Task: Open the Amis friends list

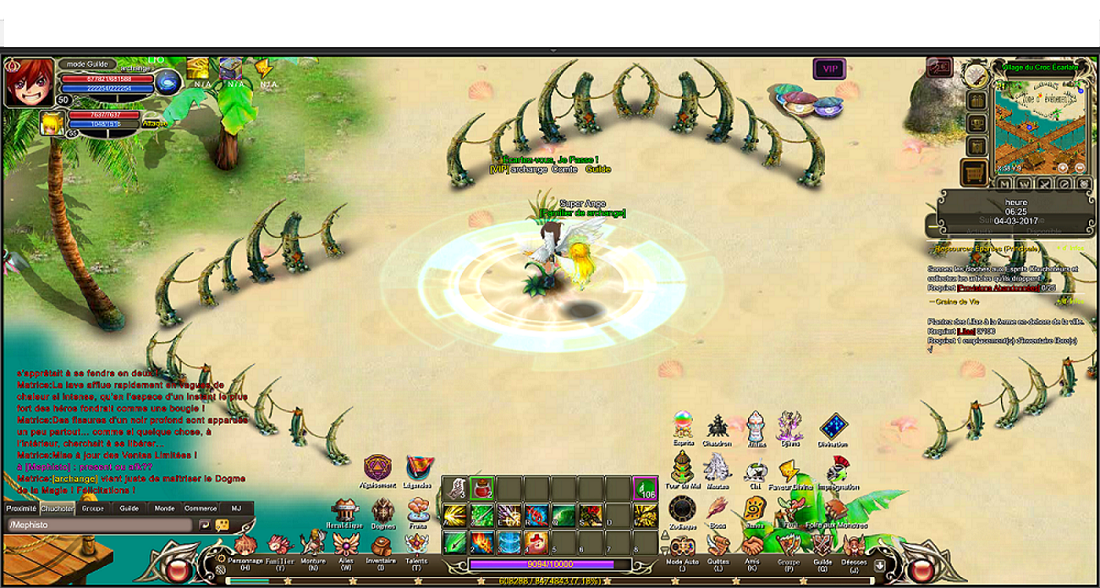Action: (x=750, y=545)
